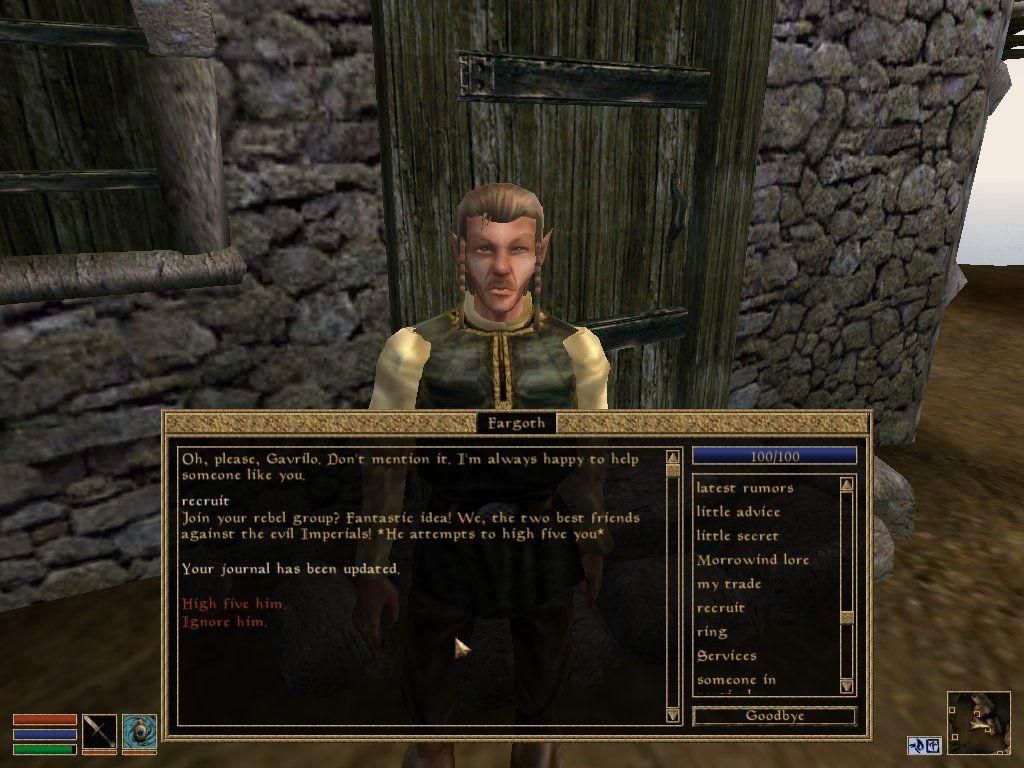Click the equipped weapon icon
This screenshot has width=1024, height=768.
99,733
